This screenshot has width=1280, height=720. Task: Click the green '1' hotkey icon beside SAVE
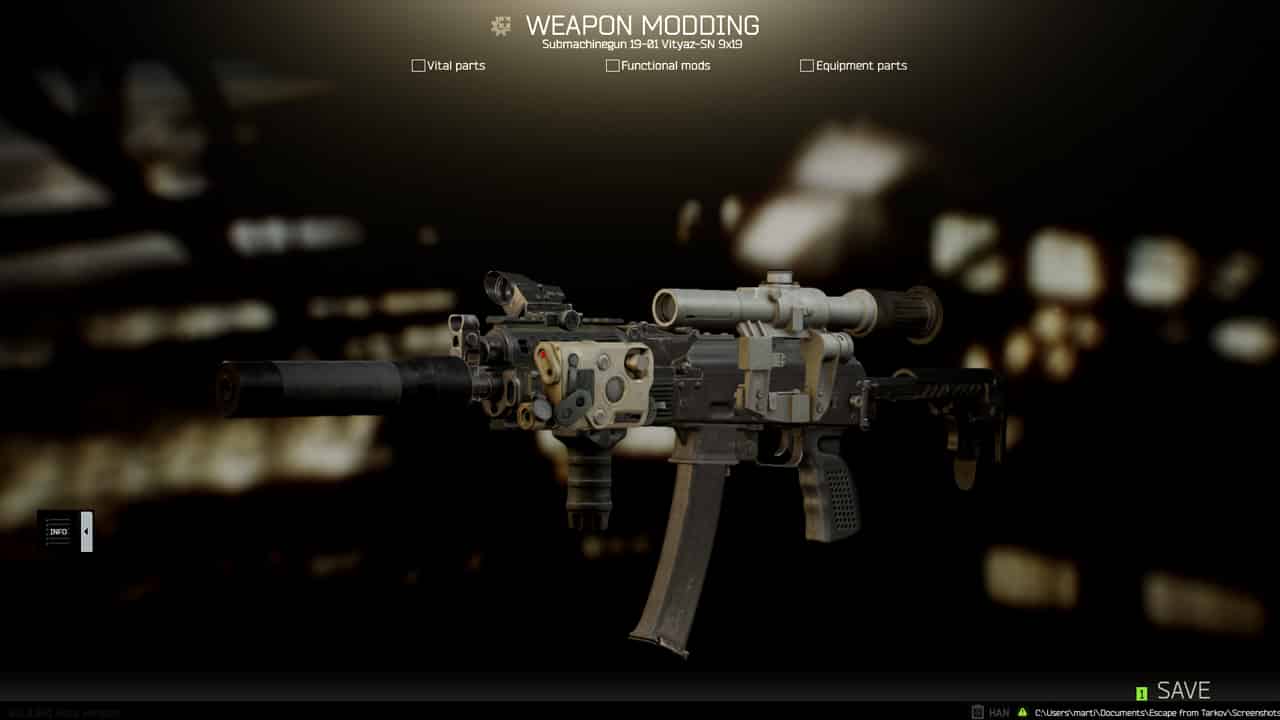tap(1141, 691)
